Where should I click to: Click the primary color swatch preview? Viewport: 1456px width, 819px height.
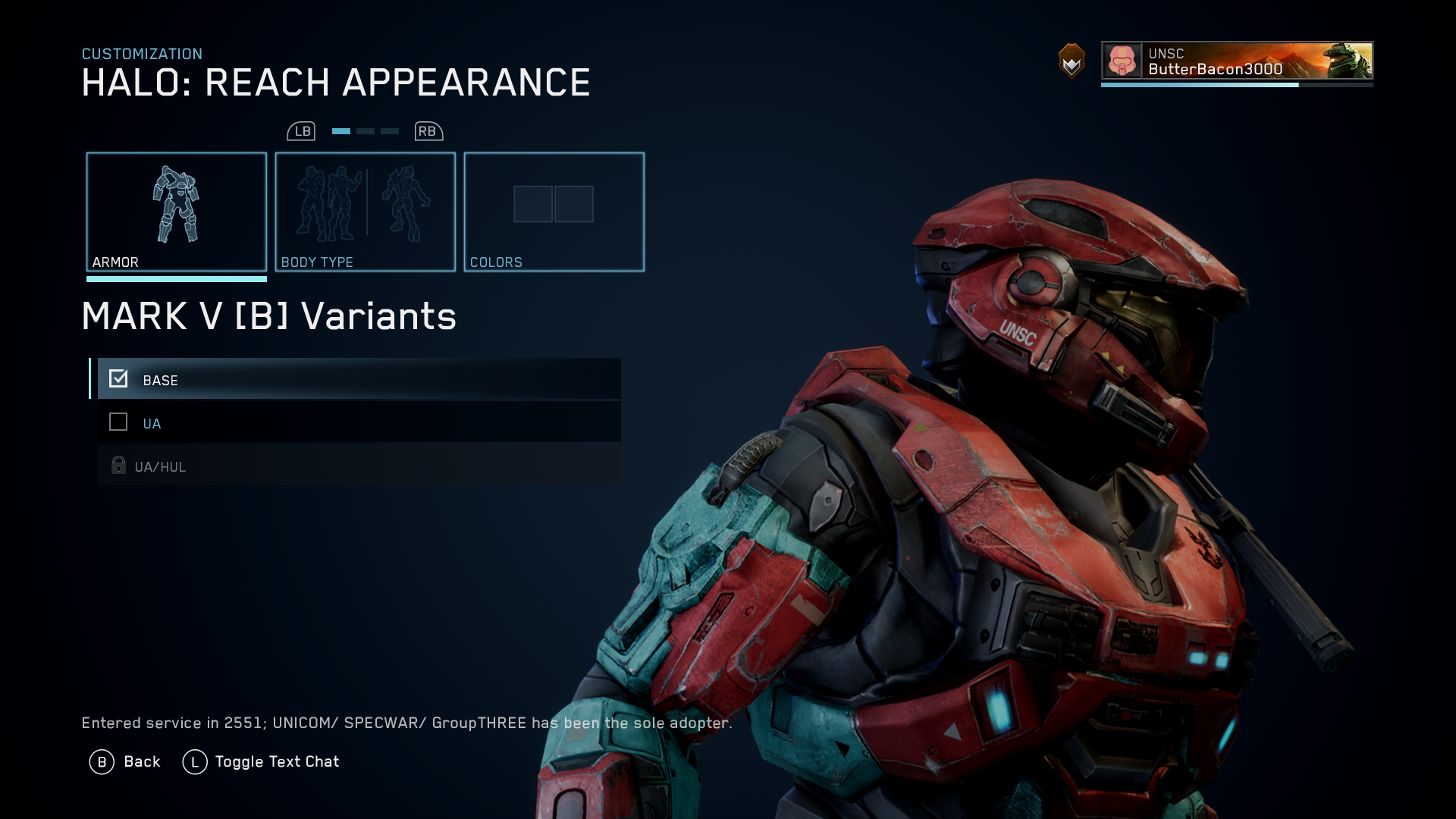click(533, 203)
